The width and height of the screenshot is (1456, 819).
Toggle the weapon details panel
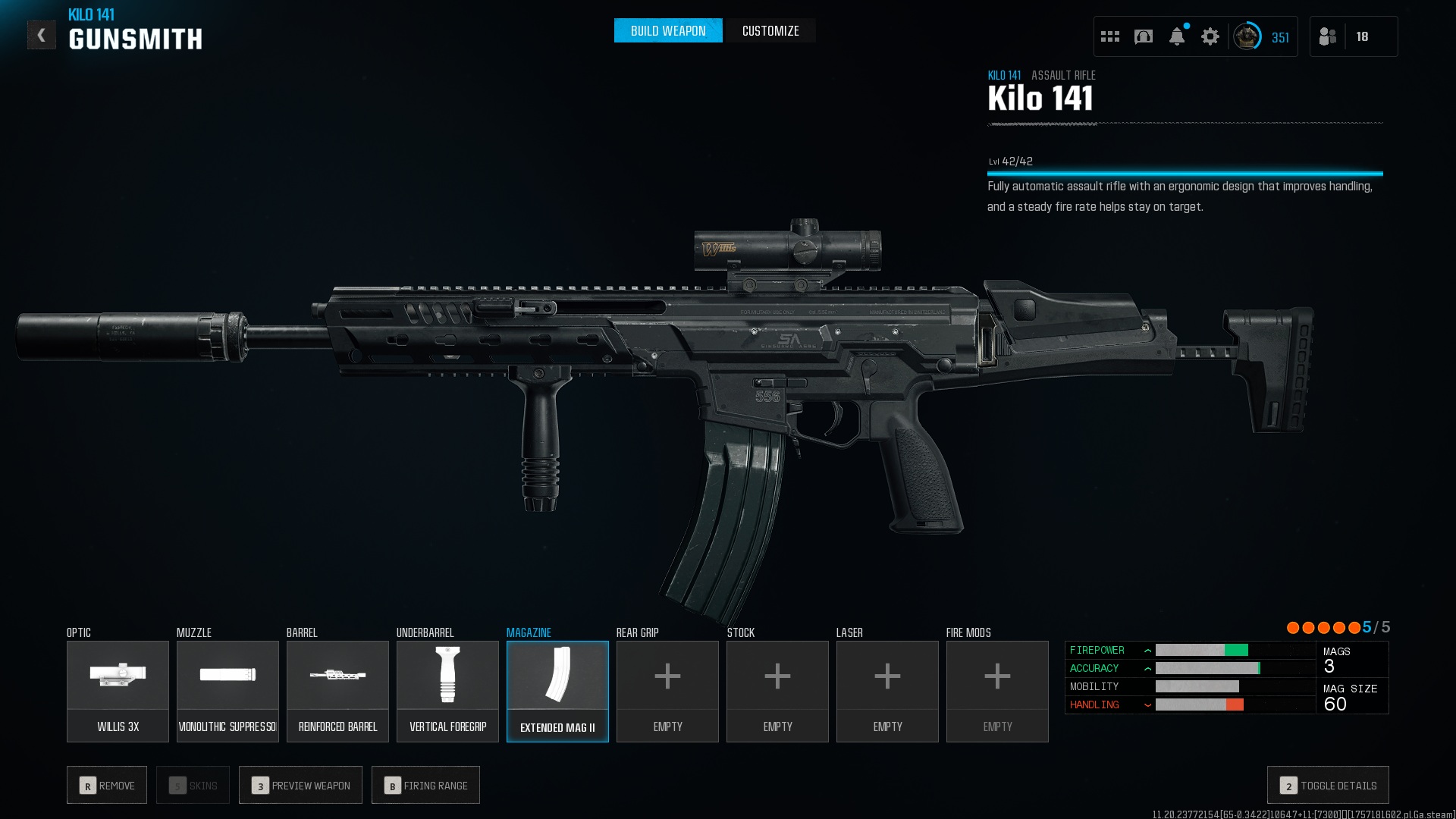pos(1328,785)
